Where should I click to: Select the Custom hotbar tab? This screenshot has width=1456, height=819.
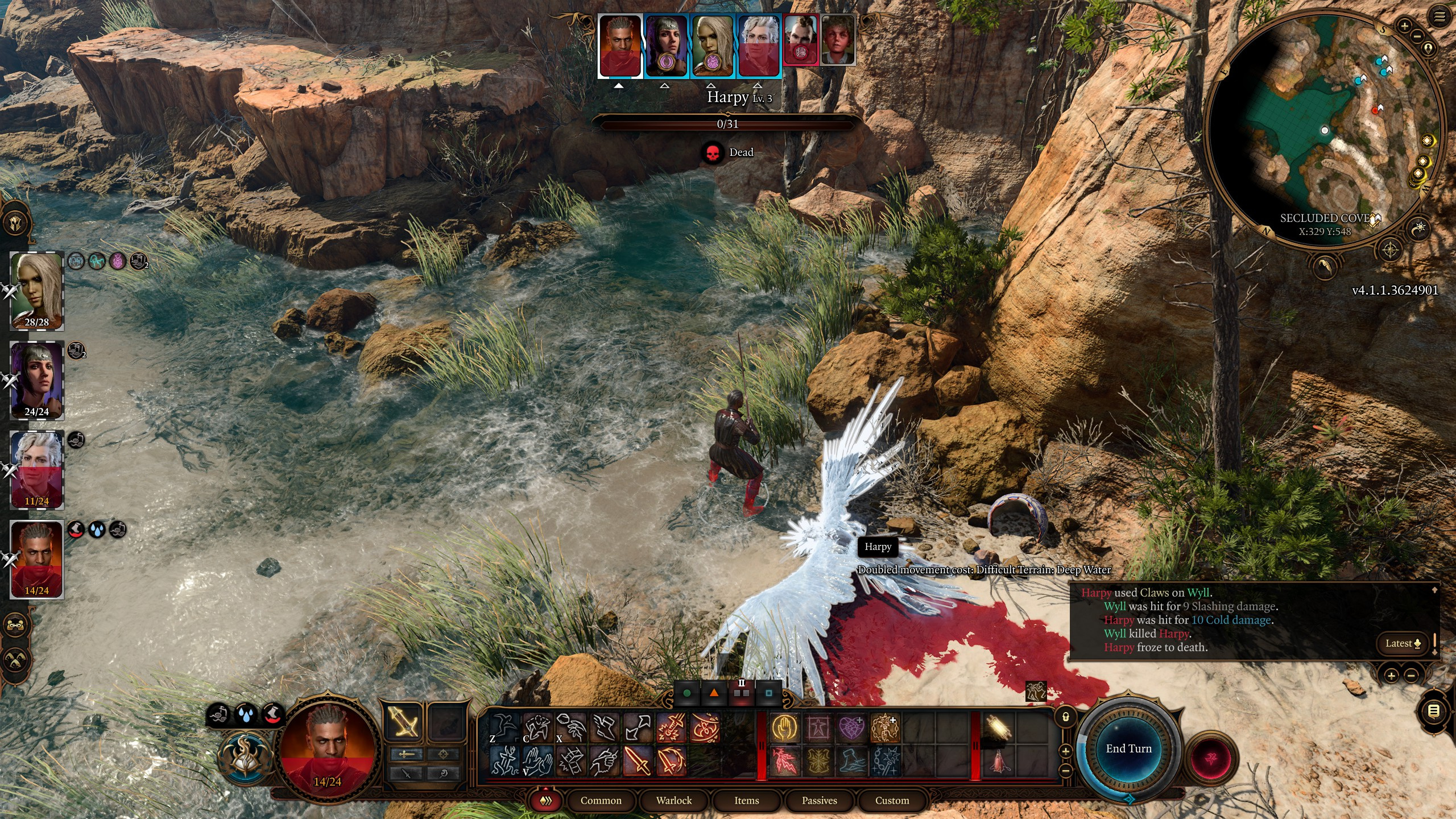pos(892,800)
